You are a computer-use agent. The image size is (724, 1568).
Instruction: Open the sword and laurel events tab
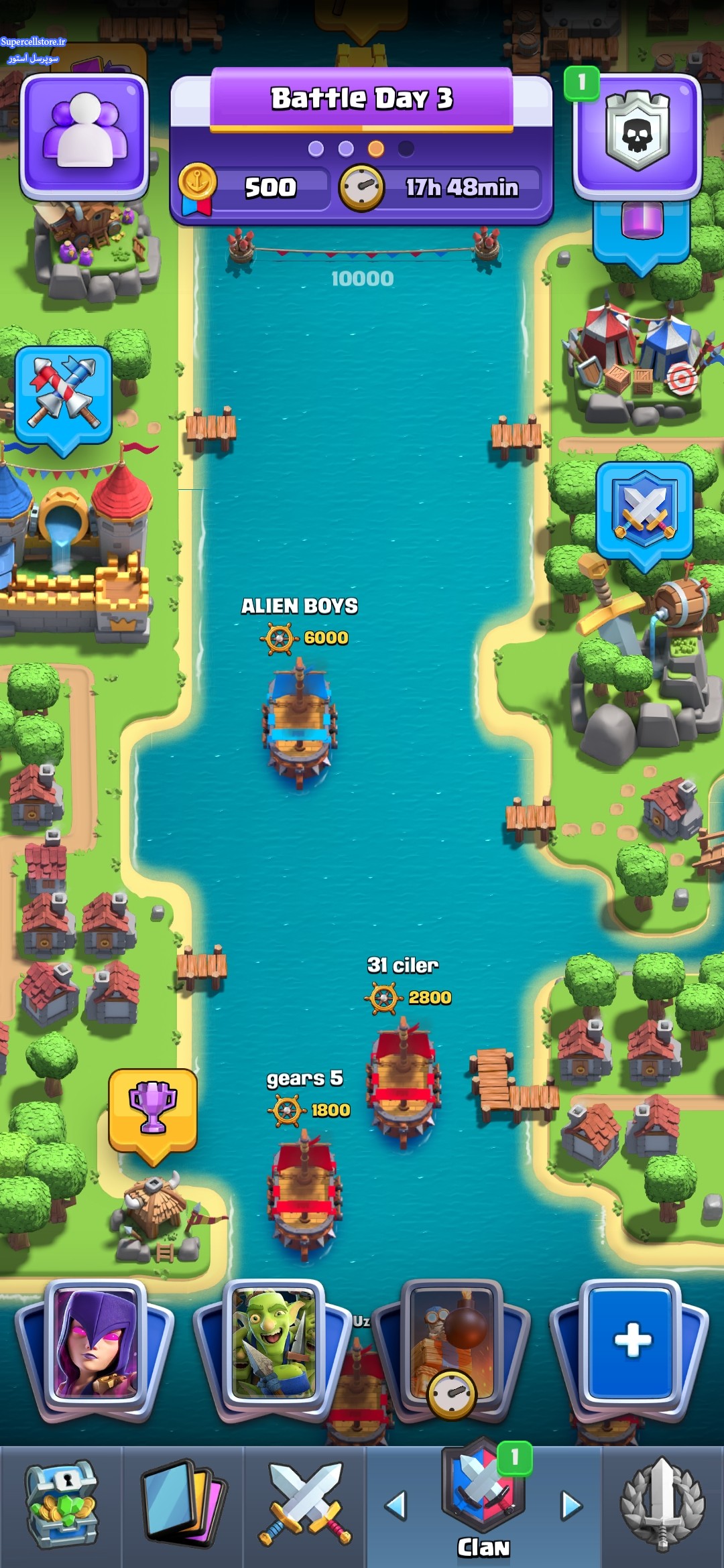(662, 1505)
